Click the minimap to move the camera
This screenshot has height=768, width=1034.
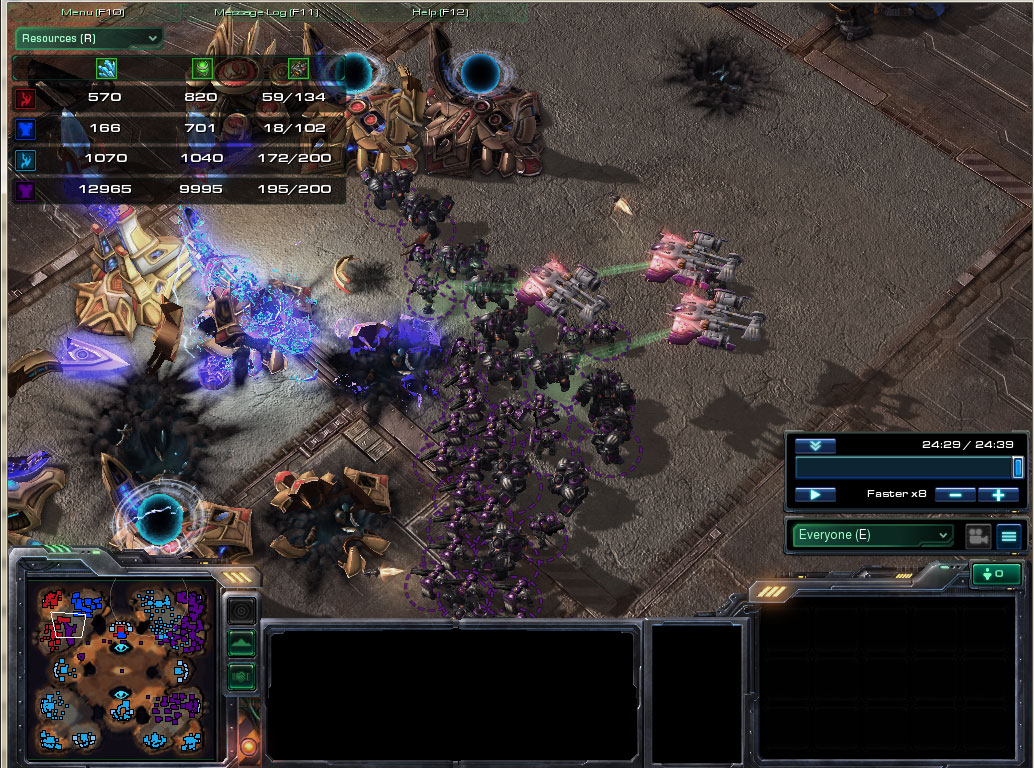[120, 668]
